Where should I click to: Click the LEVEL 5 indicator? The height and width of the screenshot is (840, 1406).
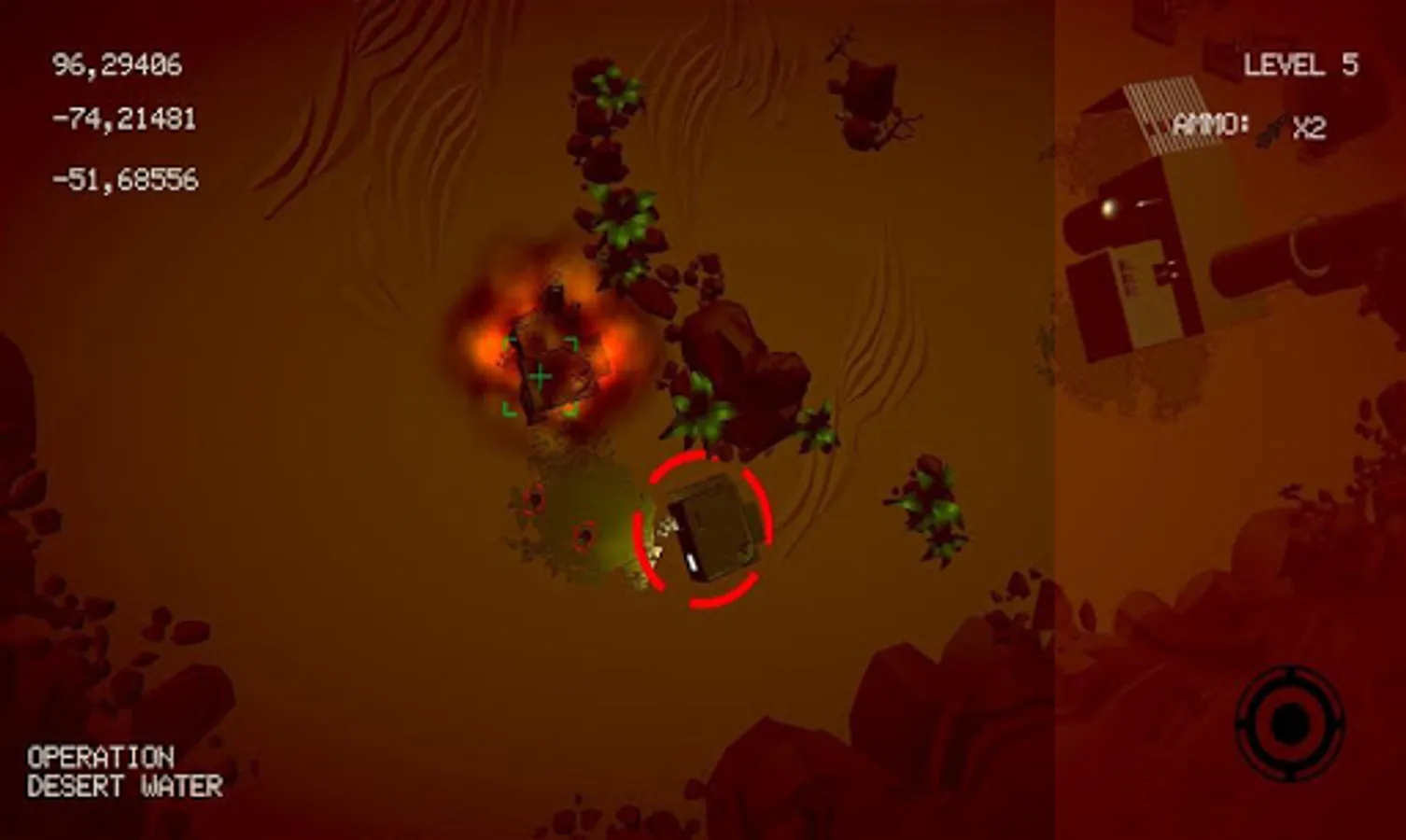(x=1301, y=65)
